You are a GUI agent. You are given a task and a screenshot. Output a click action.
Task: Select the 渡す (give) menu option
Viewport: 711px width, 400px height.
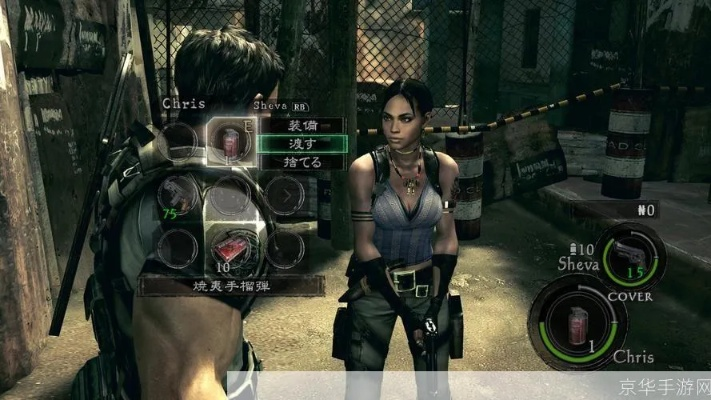(x=301, y=144)
